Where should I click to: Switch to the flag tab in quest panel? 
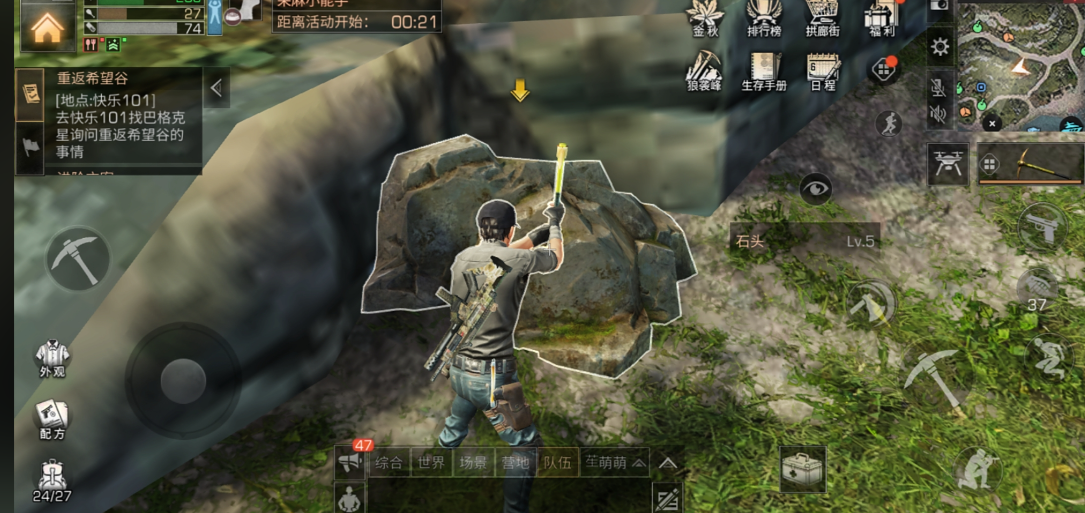pos(29,146)
